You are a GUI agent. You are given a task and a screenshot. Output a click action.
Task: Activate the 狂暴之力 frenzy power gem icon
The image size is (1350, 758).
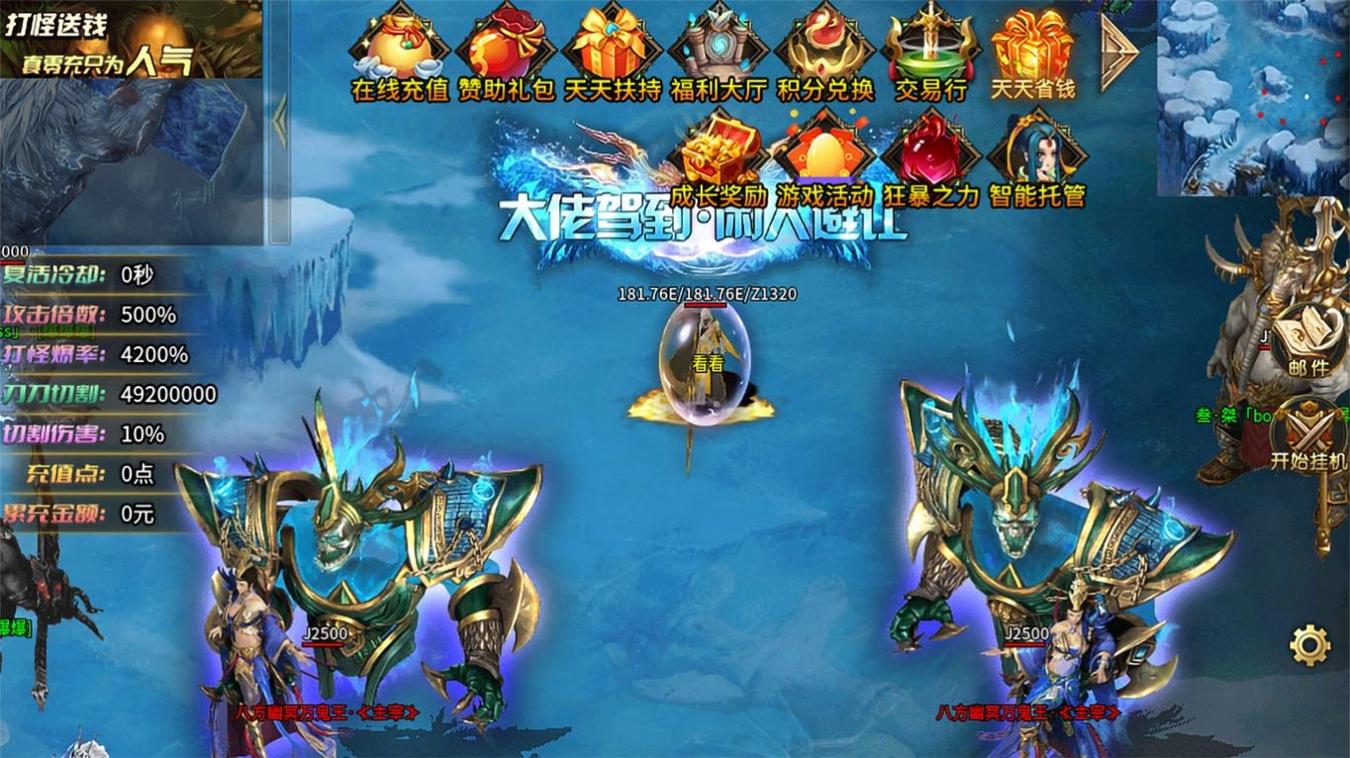click(x=930, y=150)
